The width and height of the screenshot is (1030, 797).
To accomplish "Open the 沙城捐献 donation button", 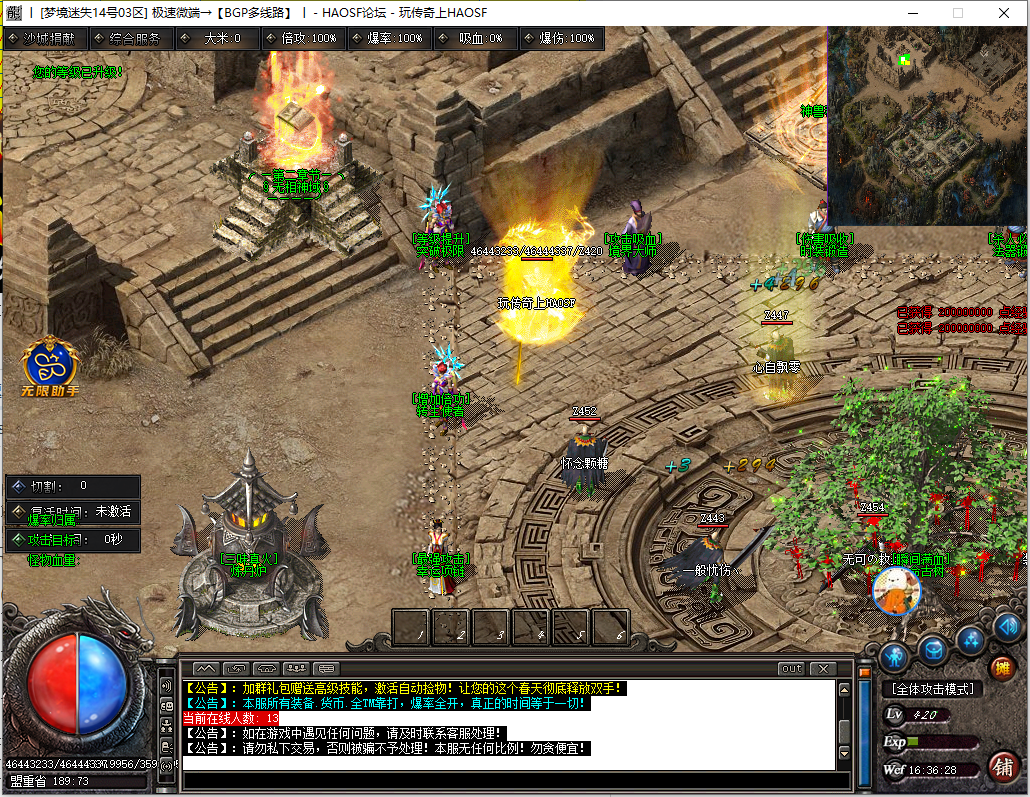I will [x=45, y=38].
